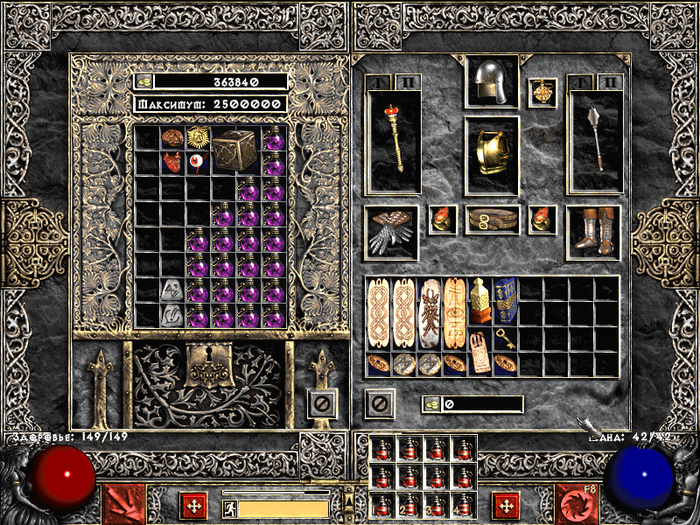Select the equipped amulet slot

[543, 93]
